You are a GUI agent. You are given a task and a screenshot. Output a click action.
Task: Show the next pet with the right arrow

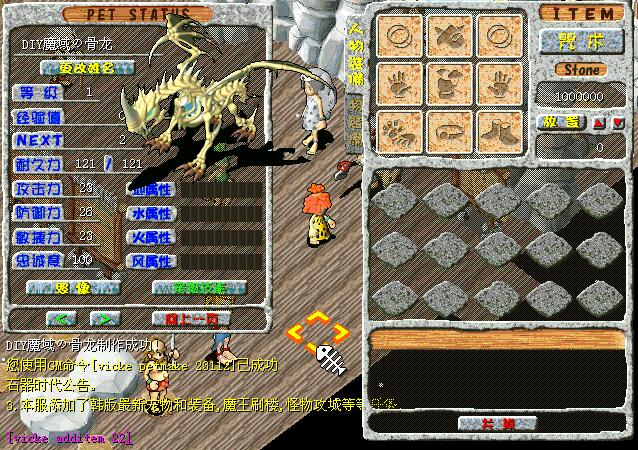(101, 318)
